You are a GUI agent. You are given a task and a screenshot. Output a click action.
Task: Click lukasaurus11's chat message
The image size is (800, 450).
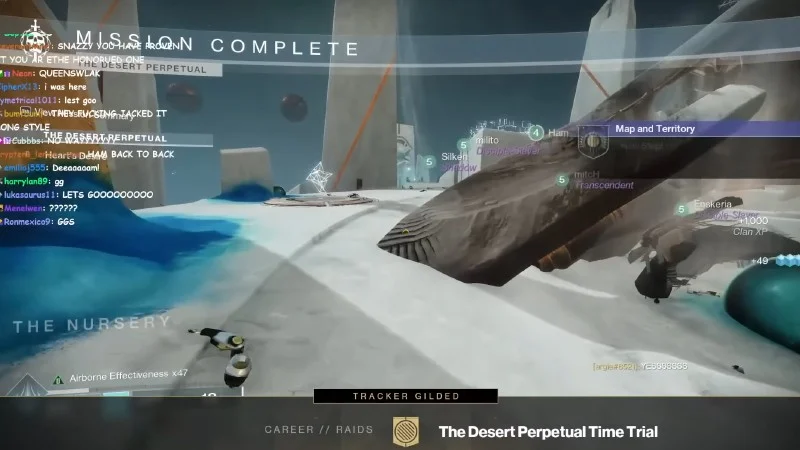click(x=78, y=195)
